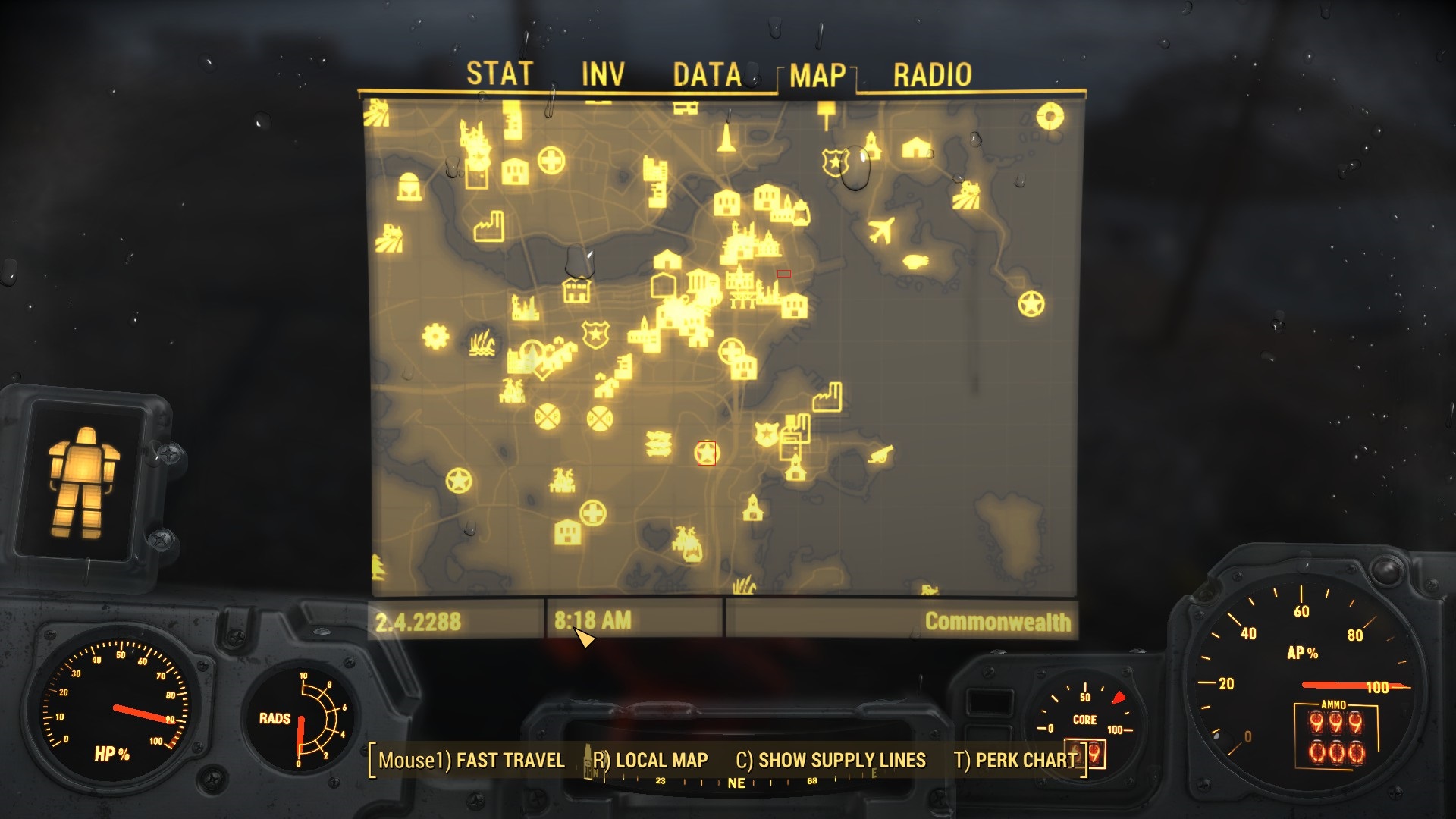The width and height of the screenshot is (1456, 819).
Task: Toggle SHOW SUPPLY LINES
Action: coord(830,760)
